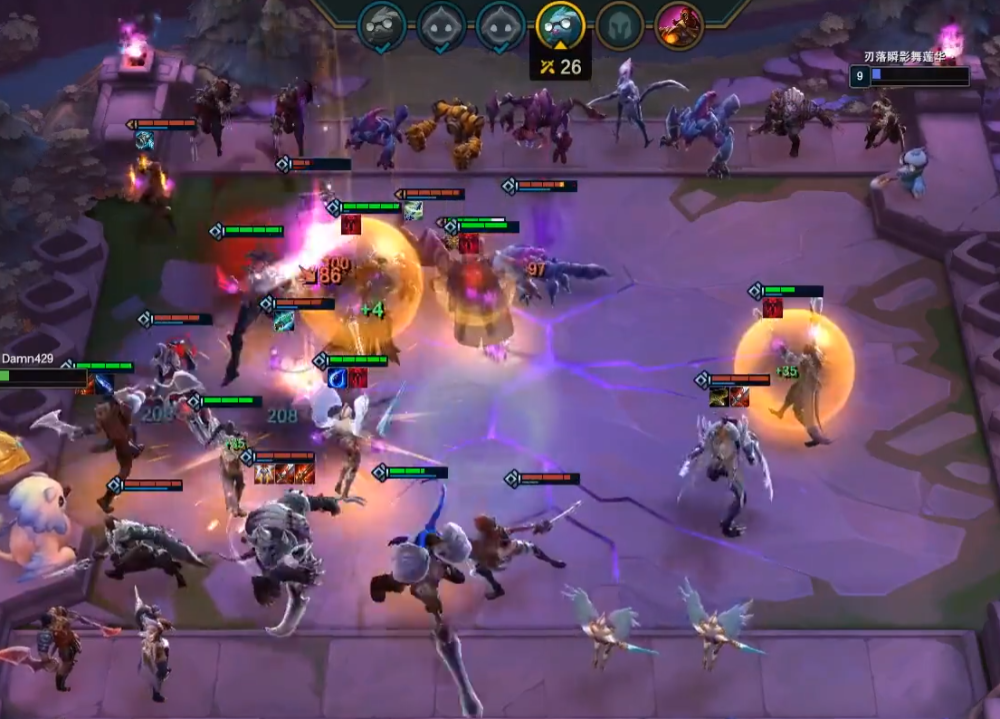1000x719 pixels.
Task: Click the helmet icon for the upcoming round
Action: tap(619, 26)
